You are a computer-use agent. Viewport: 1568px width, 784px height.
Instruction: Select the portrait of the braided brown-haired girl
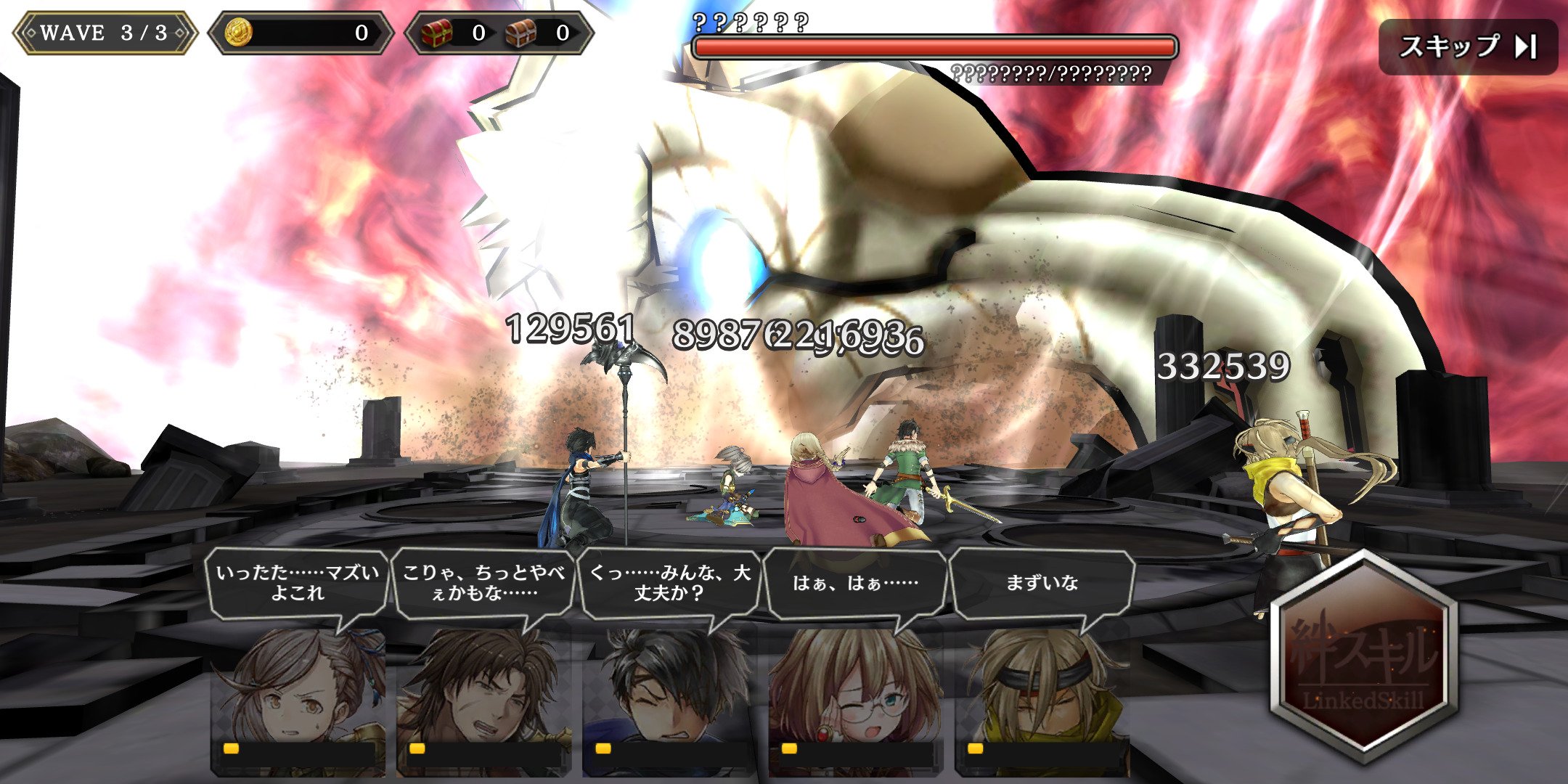(x=298, y=690)
